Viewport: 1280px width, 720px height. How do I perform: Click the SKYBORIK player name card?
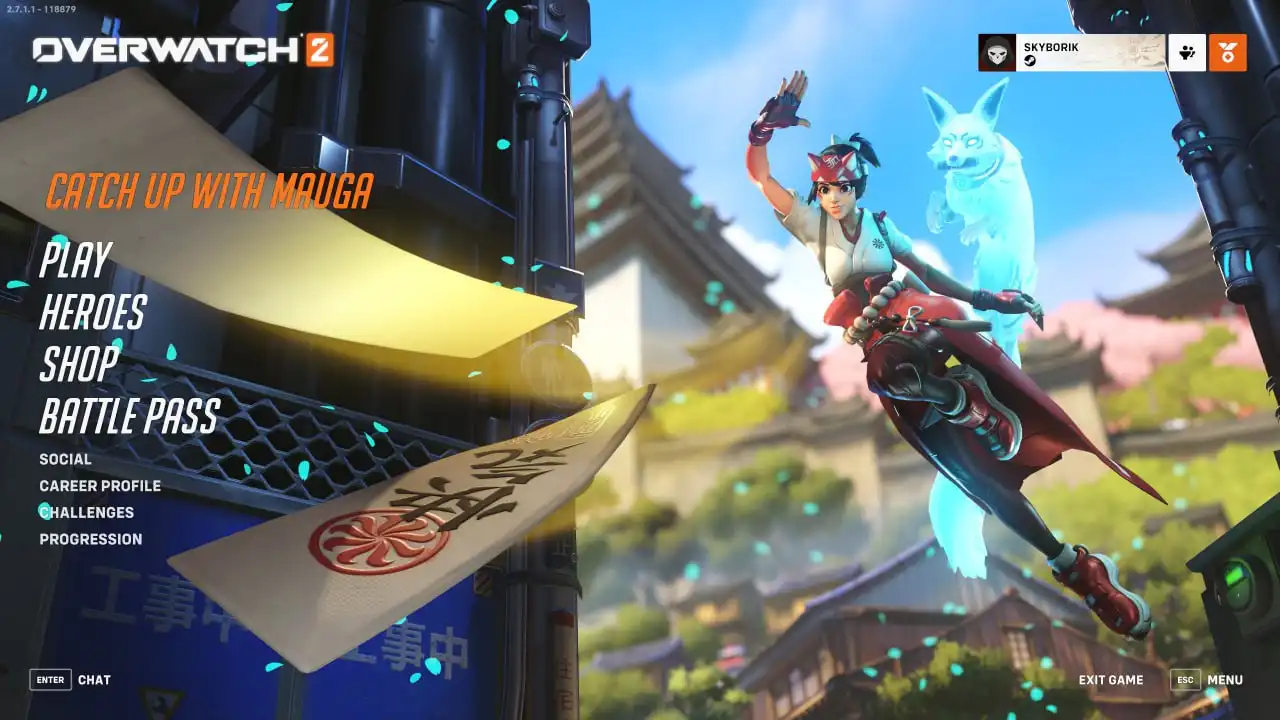coord(1090,53)
